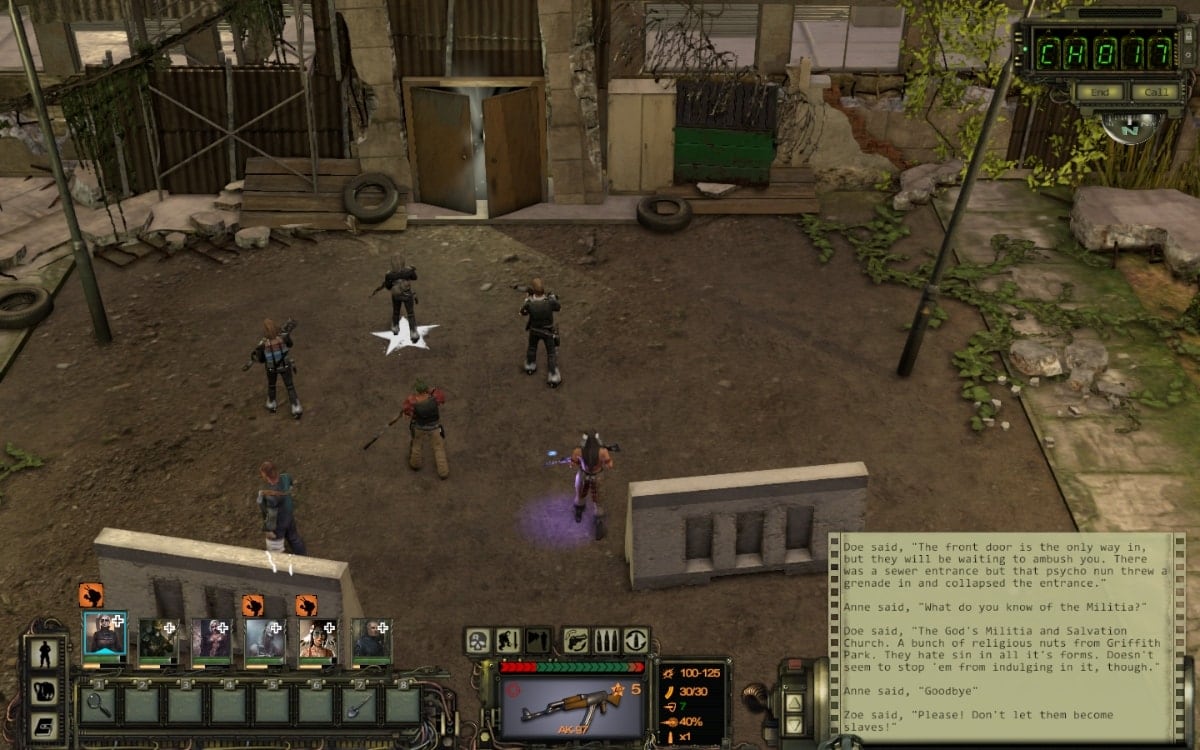Use the magnifying glass hotbar slot

point(100,704)
